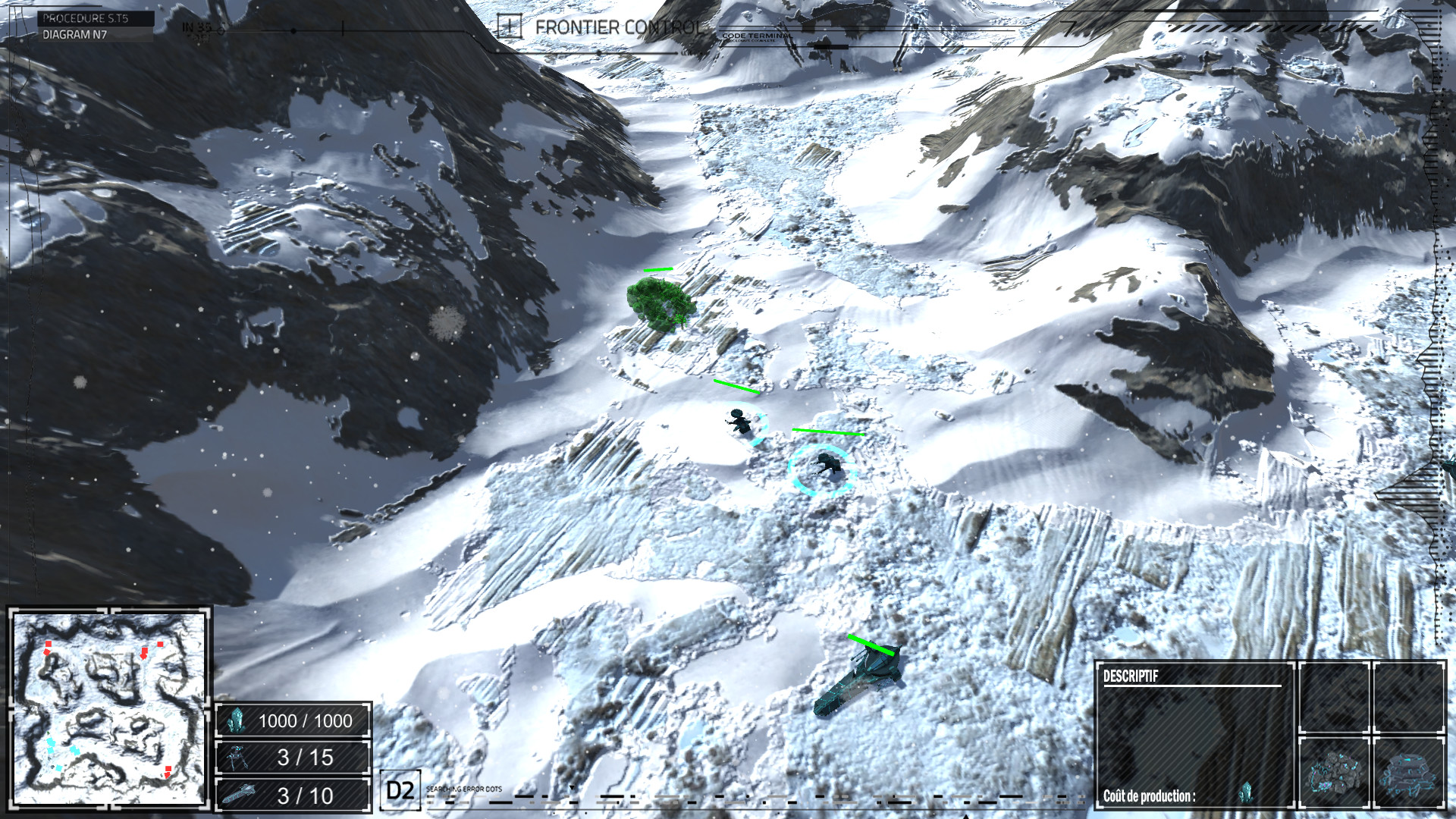Click the terrain minimap
This screenshot has height=819, width=1456.
(x=109, y=708)
